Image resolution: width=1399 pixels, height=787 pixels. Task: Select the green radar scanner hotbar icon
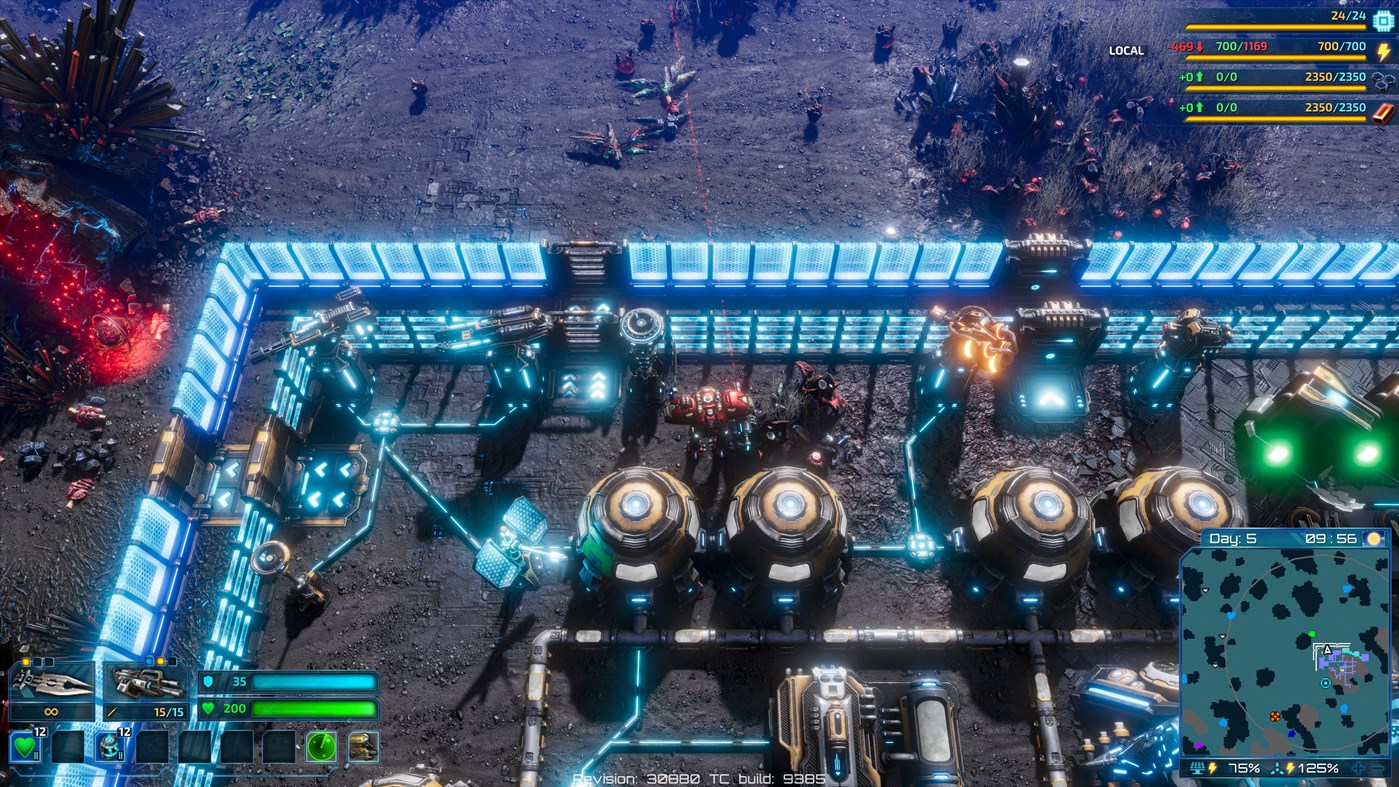pyautogui.click(x=320, y=747)
